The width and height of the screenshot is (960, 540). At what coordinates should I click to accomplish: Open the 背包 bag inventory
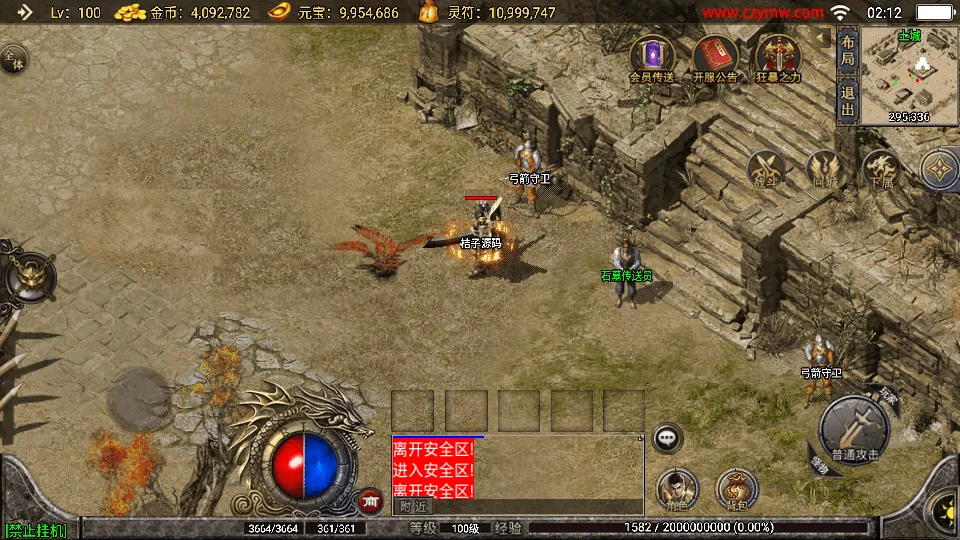[x=737, y=489]
